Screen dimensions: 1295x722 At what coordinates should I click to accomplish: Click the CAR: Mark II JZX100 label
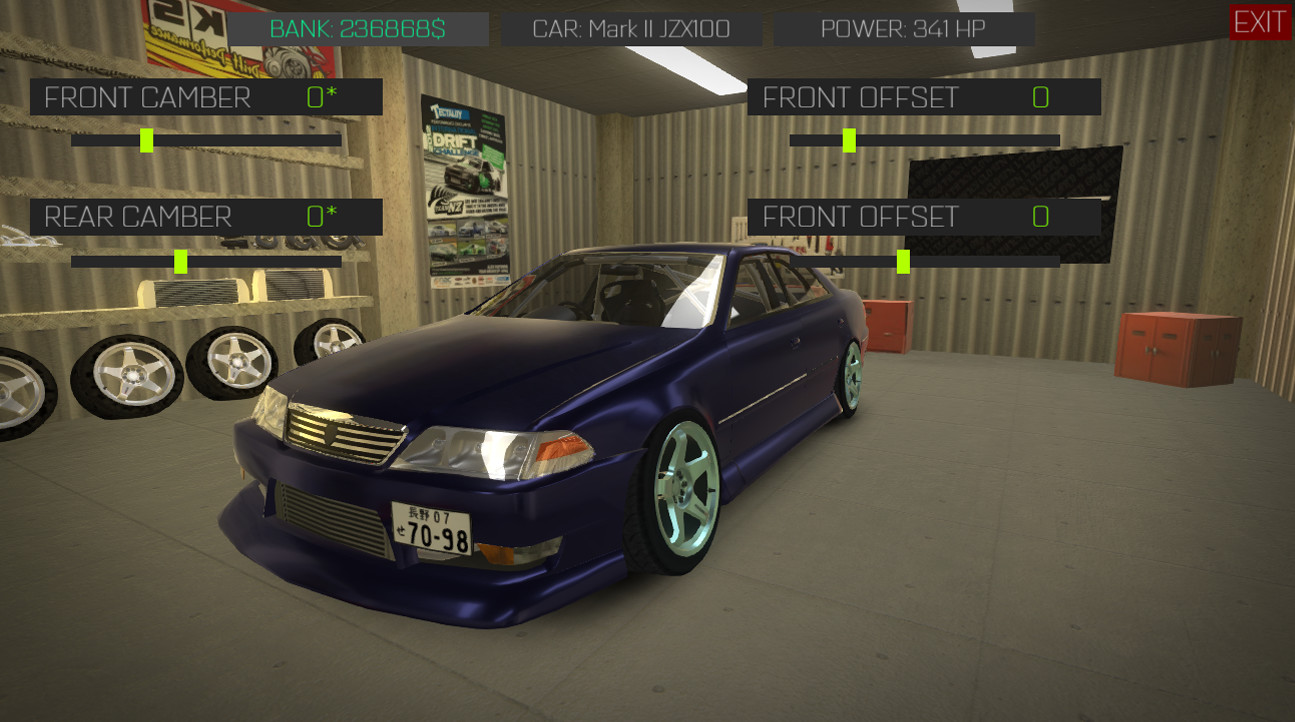(x=630, y=28)
